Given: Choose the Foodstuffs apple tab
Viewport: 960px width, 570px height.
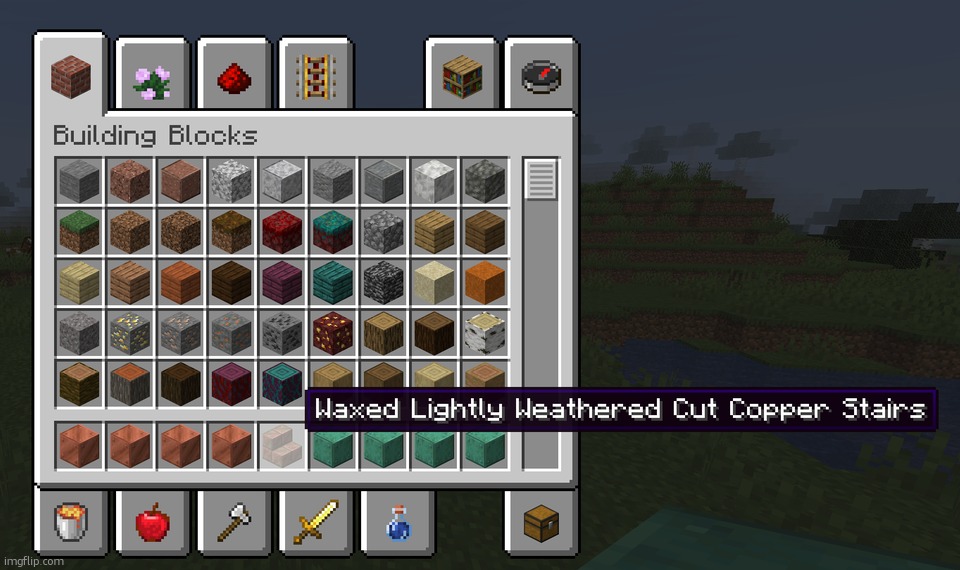Looking at the screenshot, I should pos(152,522).
